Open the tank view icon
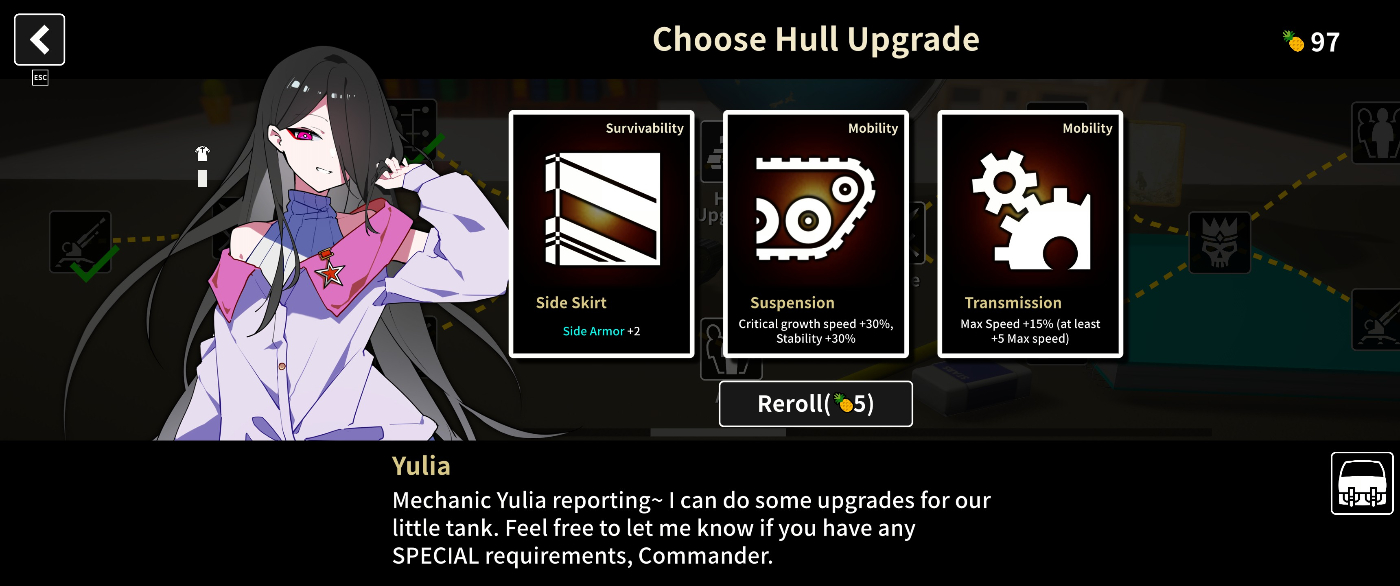 coord(1361,483)
